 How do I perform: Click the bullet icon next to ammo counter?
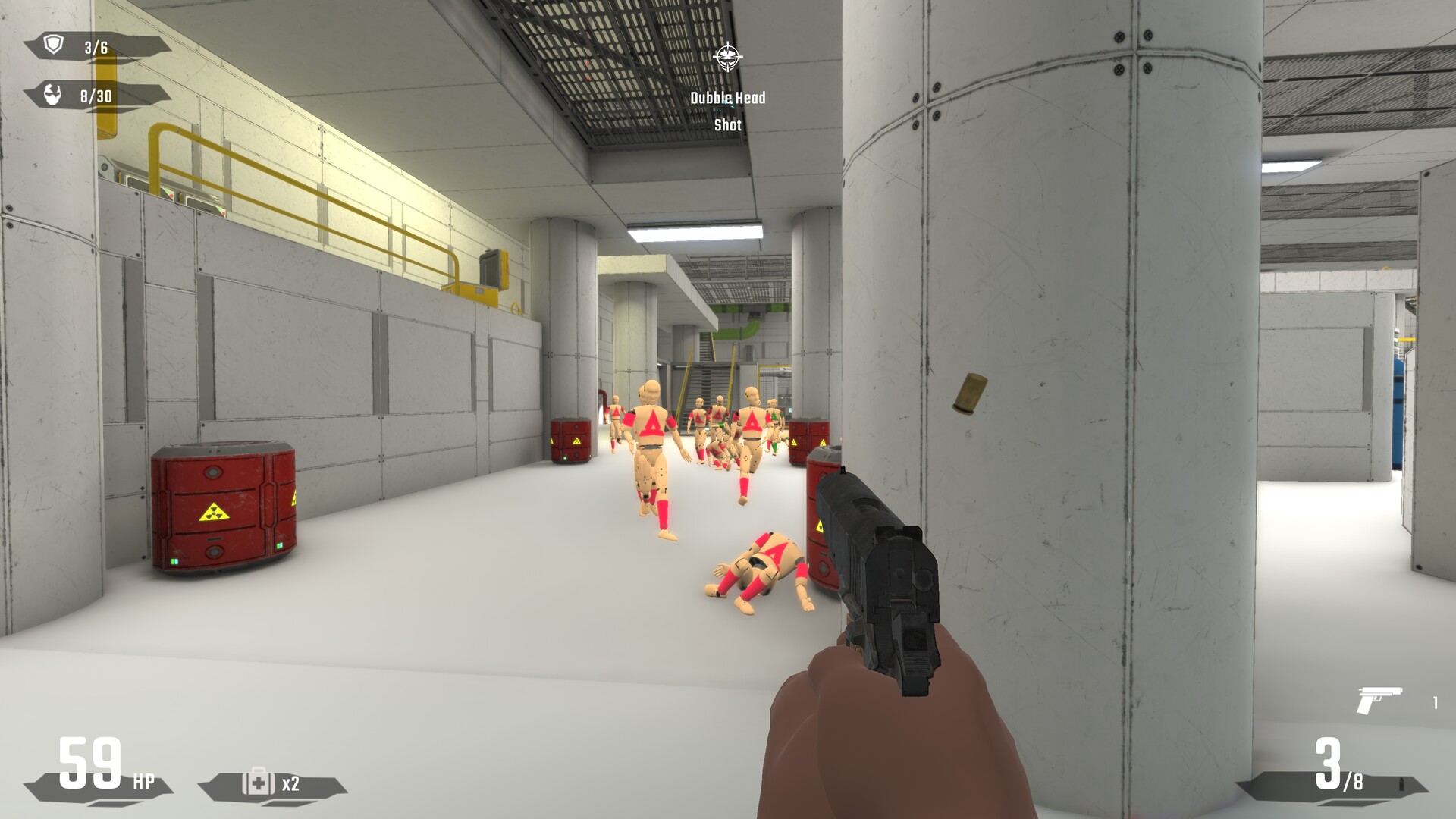click(x=1401, y=785)
